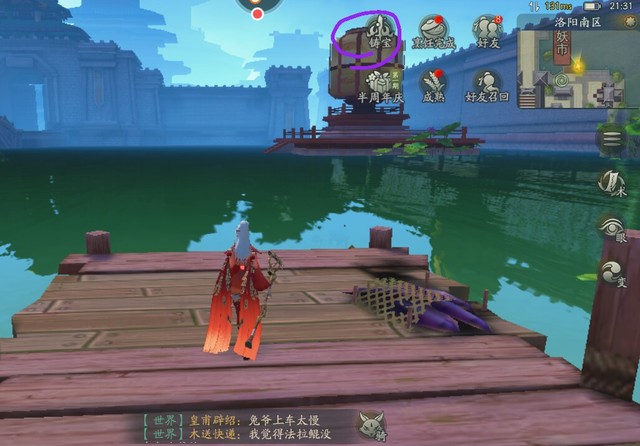Open the 好友召回 friend recall icon
Viewport: 640px width, 446px height.
(x=486, y=84)
